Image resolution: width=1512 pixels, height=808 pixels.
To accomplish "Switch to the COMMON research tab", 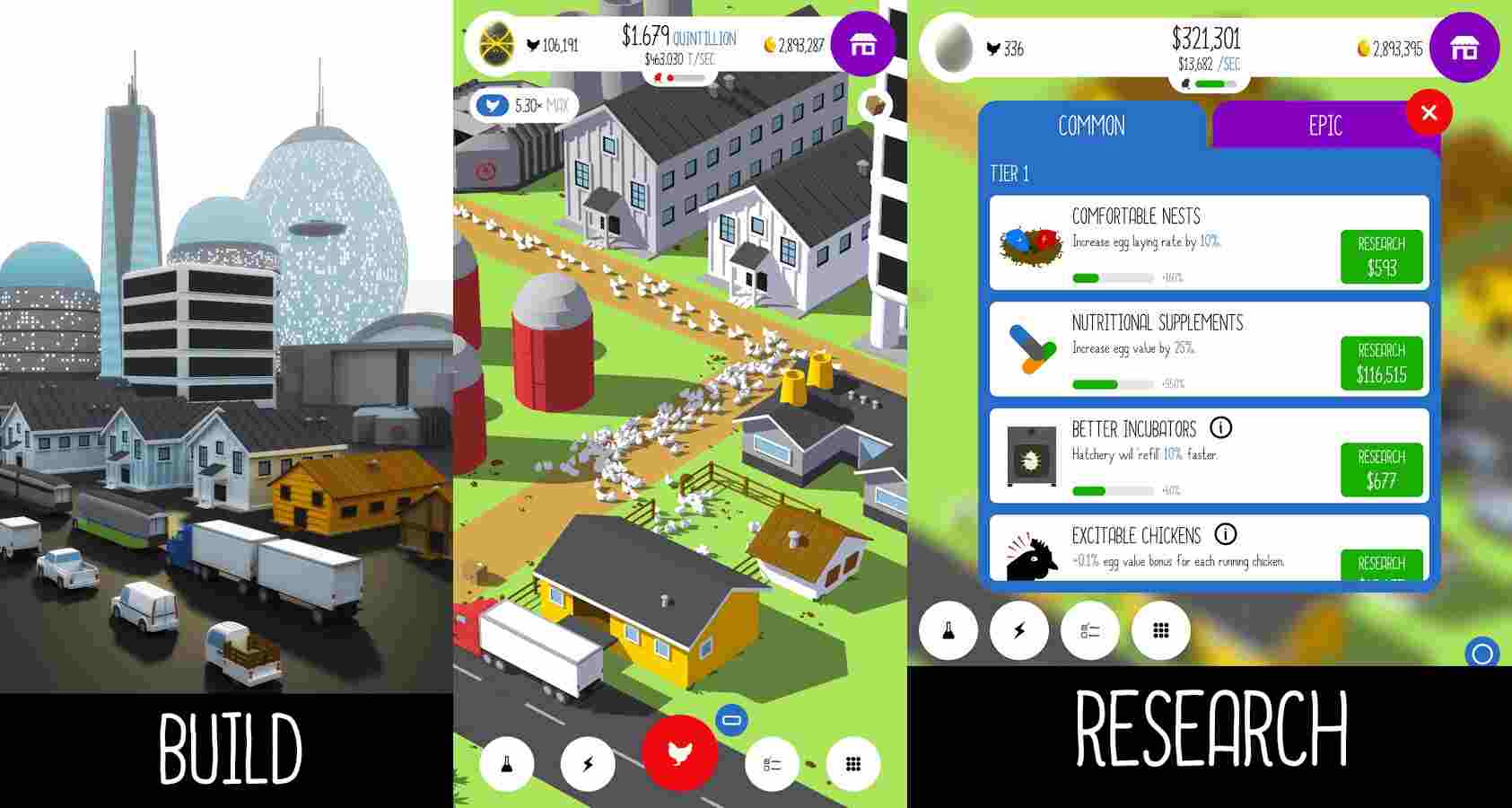I will pyautogui.click(x=1090, y=126).
